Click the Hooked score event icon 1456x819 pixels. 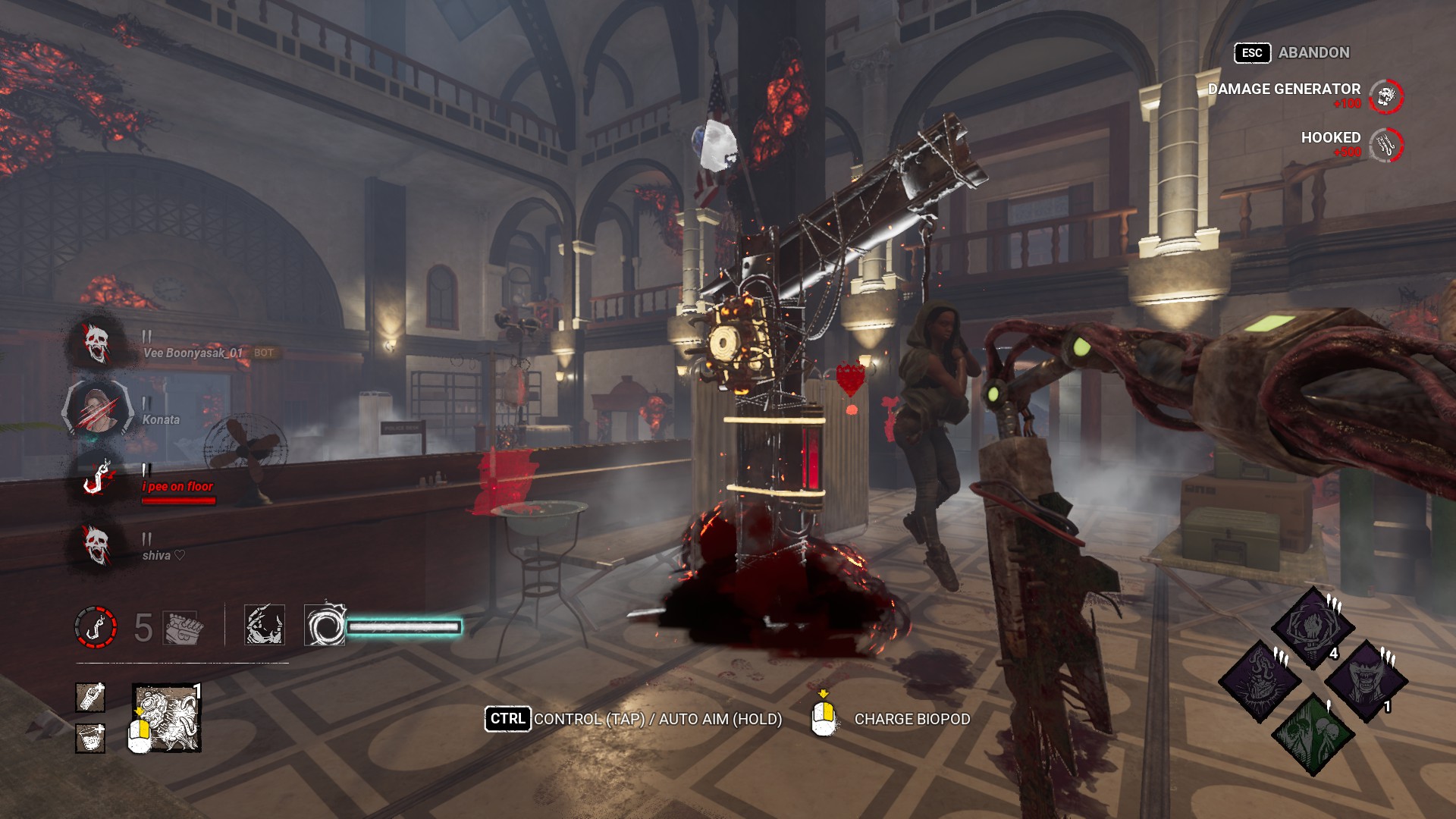pyautogui.click(x=1386, y=144)
